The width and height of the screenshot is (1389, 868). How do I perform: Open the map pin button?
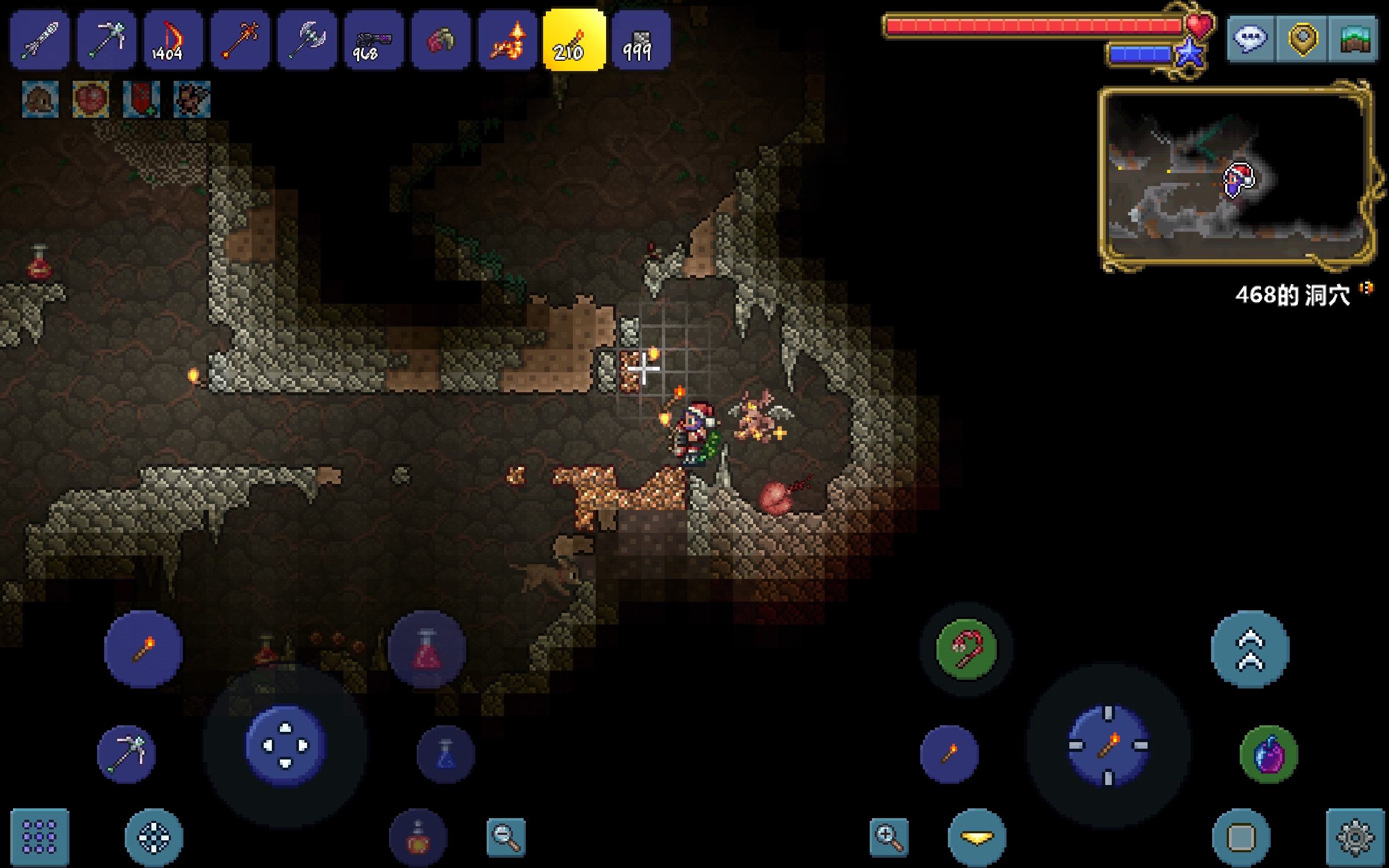1302,39
